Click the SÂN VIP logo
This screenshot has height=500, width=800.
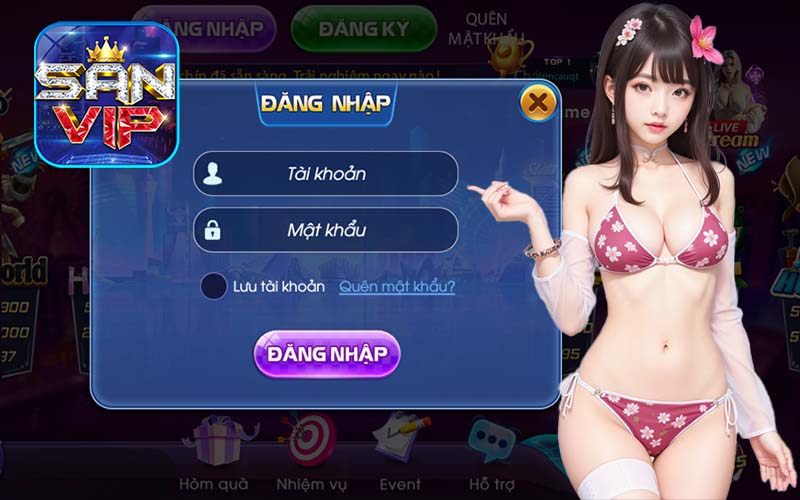107,95
